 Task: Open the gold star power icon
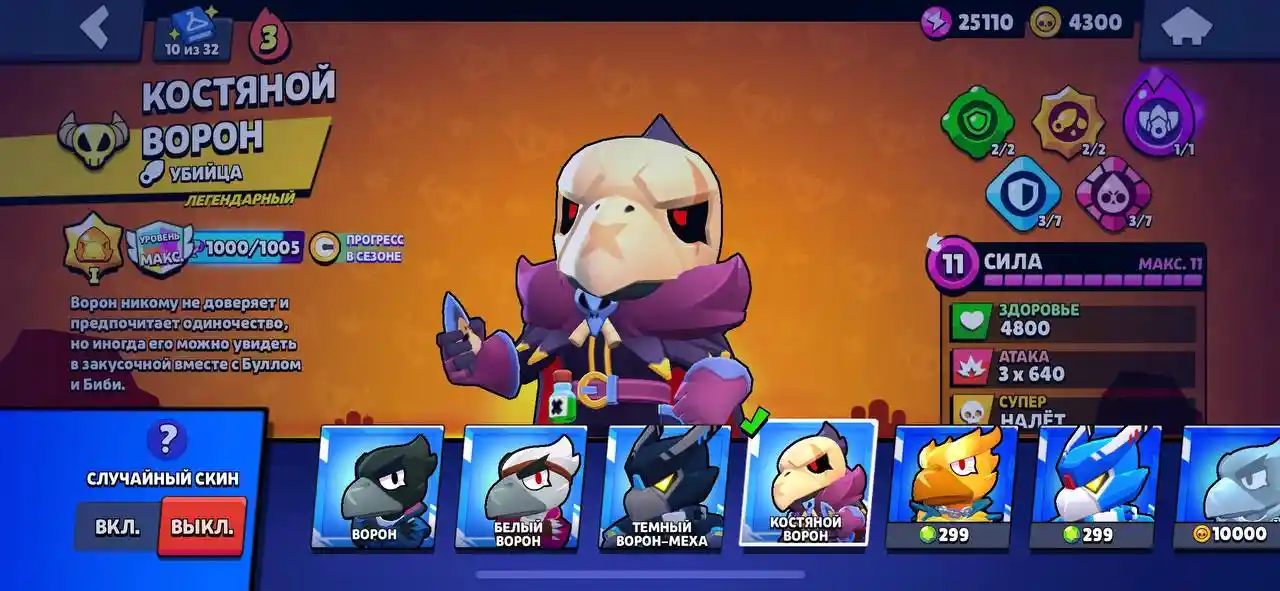1067,122
